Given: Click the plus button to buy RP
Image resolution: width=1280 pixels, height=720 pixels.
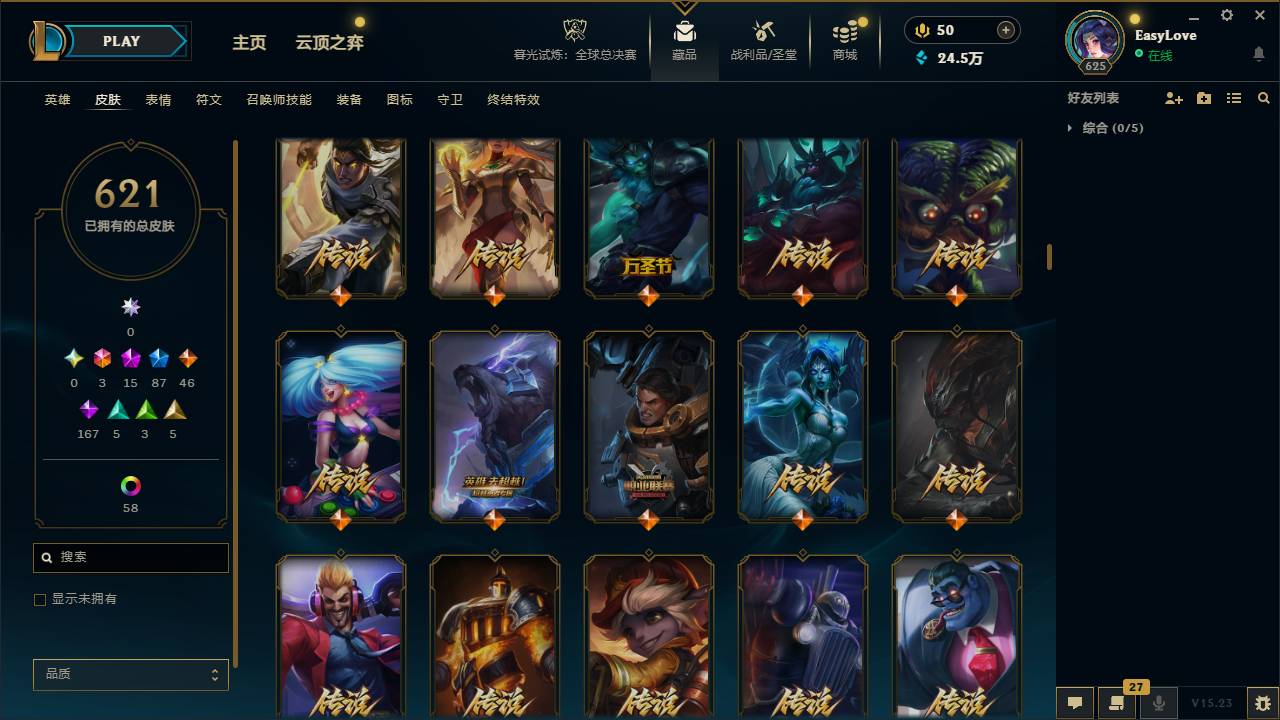Looking at the screenshot, I should (x=1005, y=30).
